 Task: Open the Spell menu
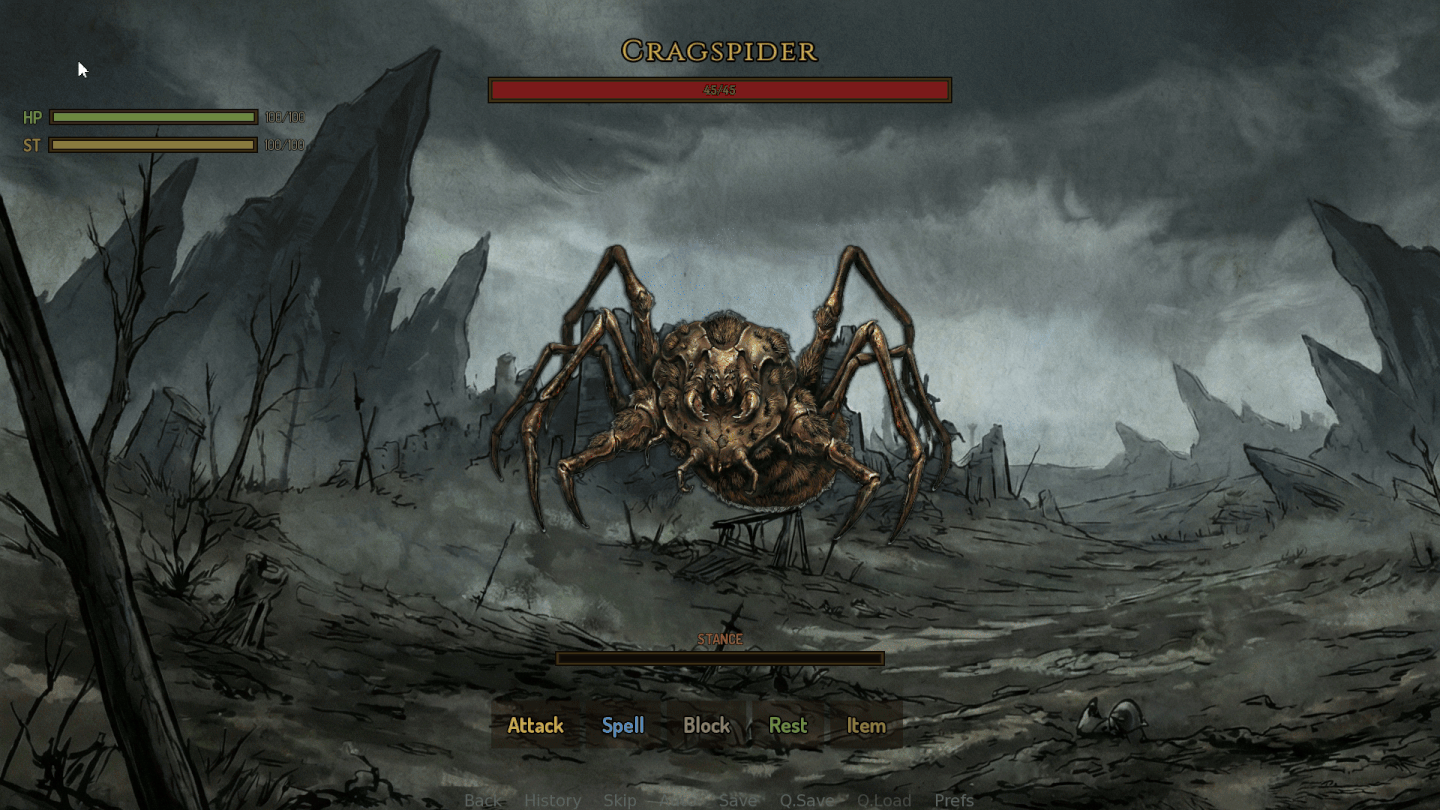tap(622, 726)
